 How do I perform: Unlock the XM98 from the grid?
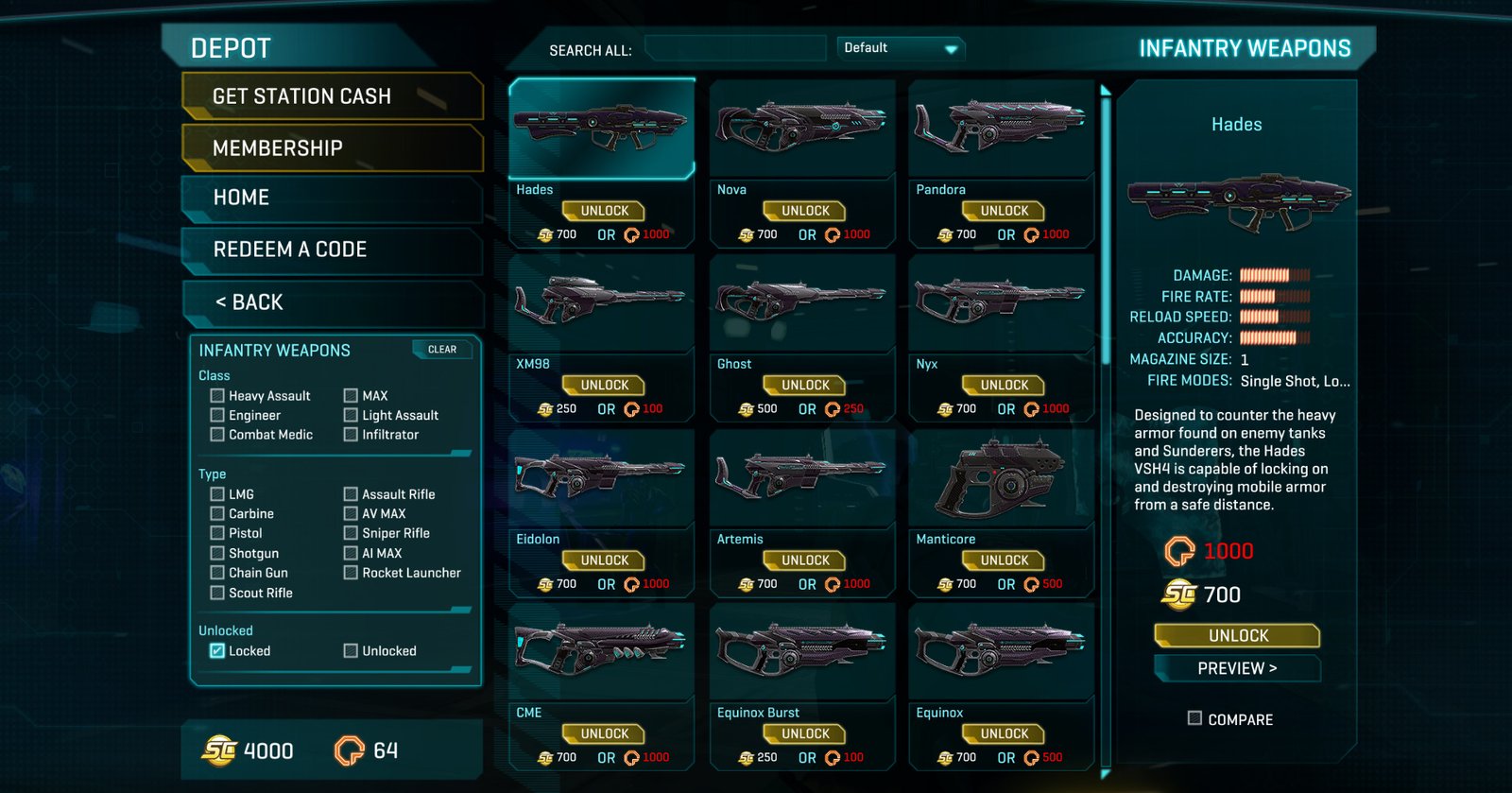pyautogui.click(x=603, y=386)
